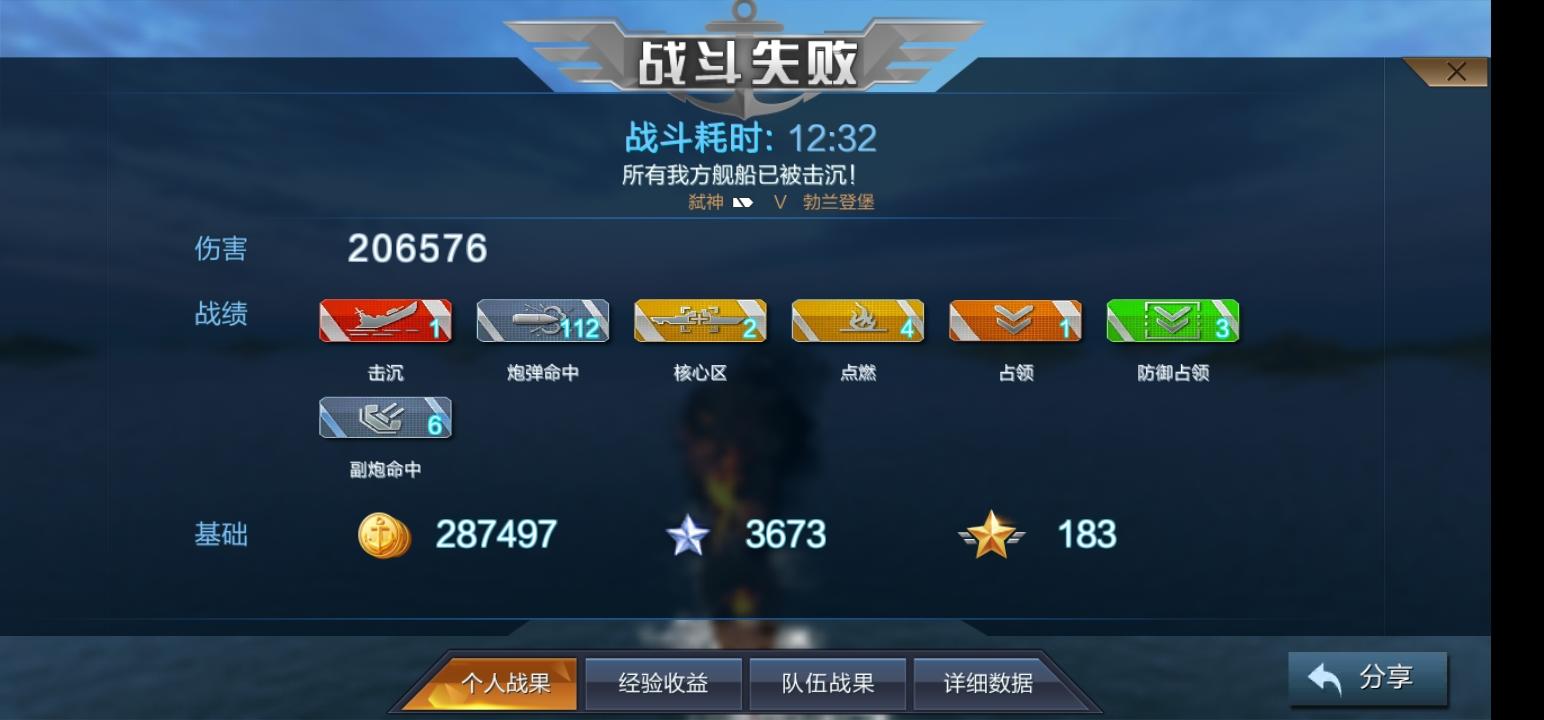Click the 核心区 citadel hit badge
The height and width of the screenshot is (720, 1544).
(699, 321)
